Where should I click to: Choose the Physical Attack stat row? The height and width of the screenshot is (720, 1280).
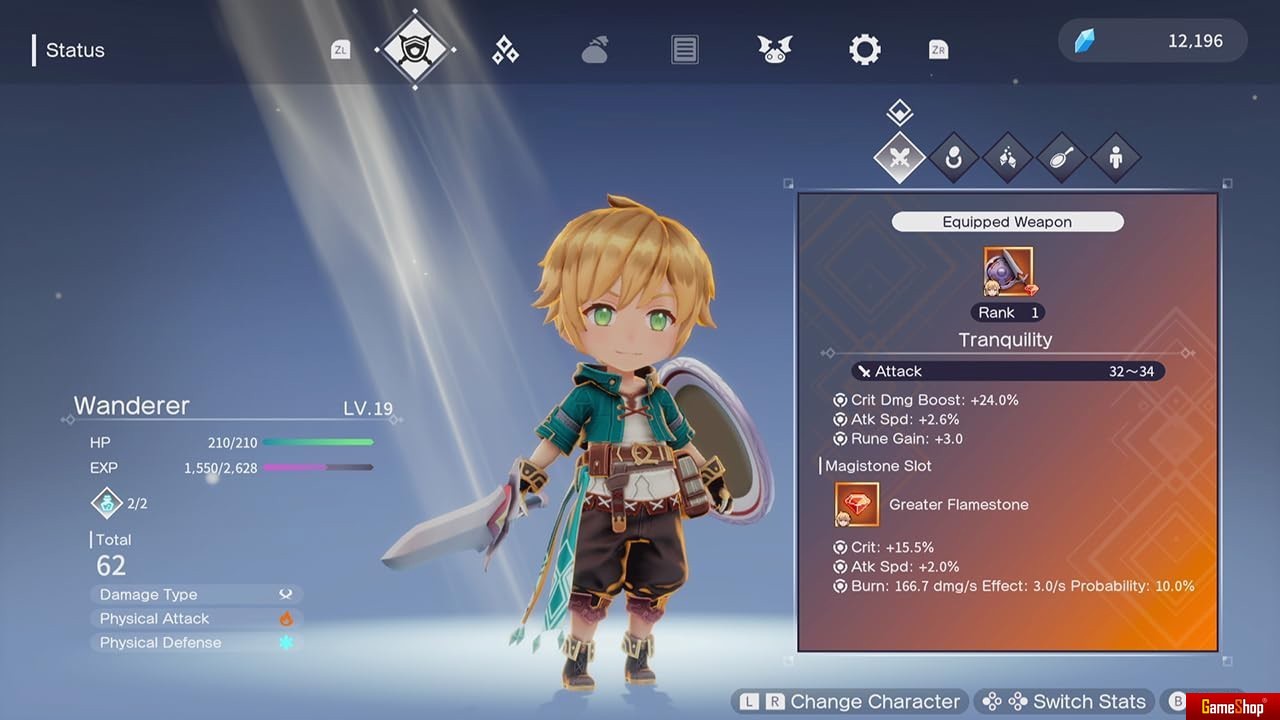pyautogui.click(x=196, y=618)
